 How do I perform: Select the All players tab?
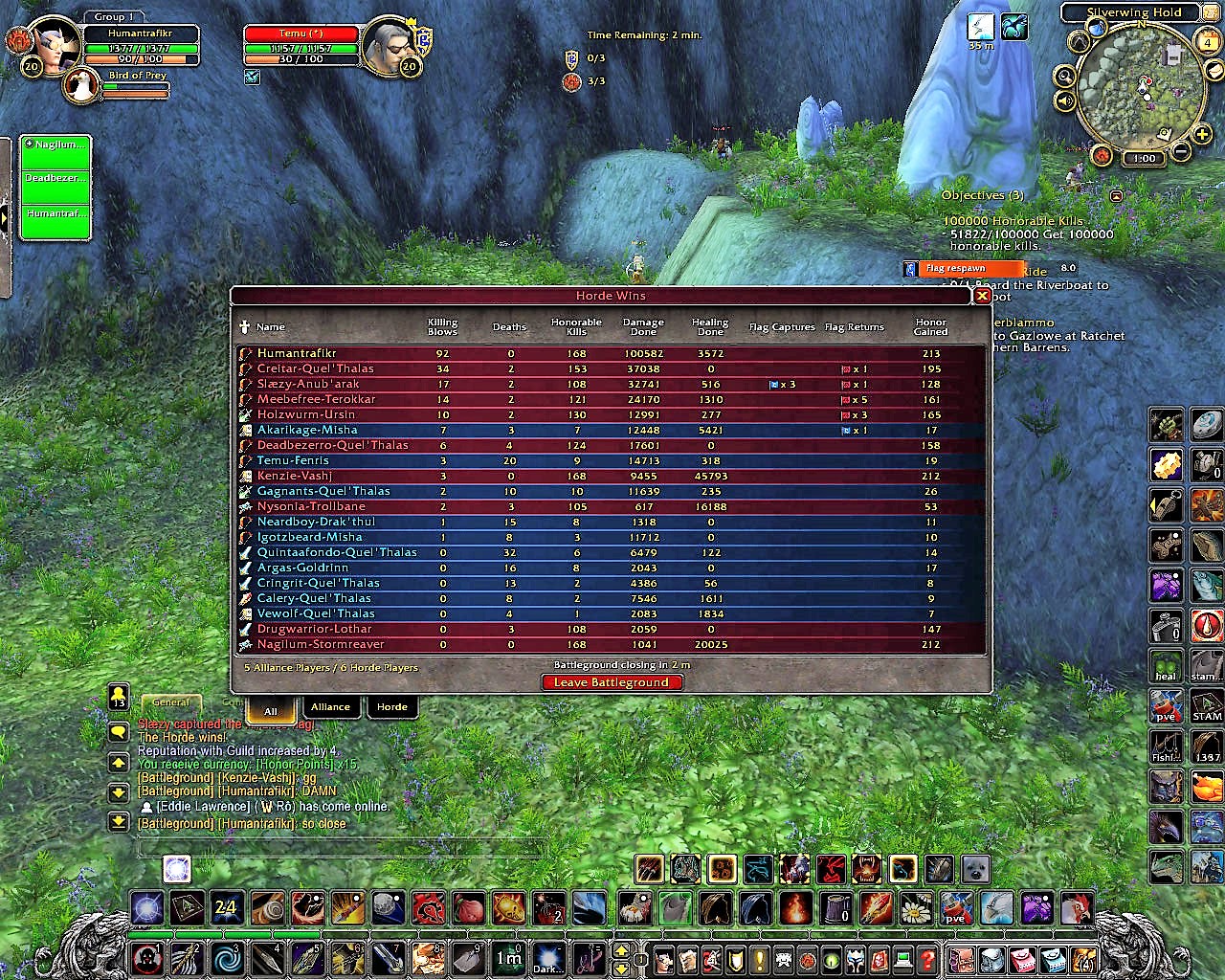click(271, 710)
